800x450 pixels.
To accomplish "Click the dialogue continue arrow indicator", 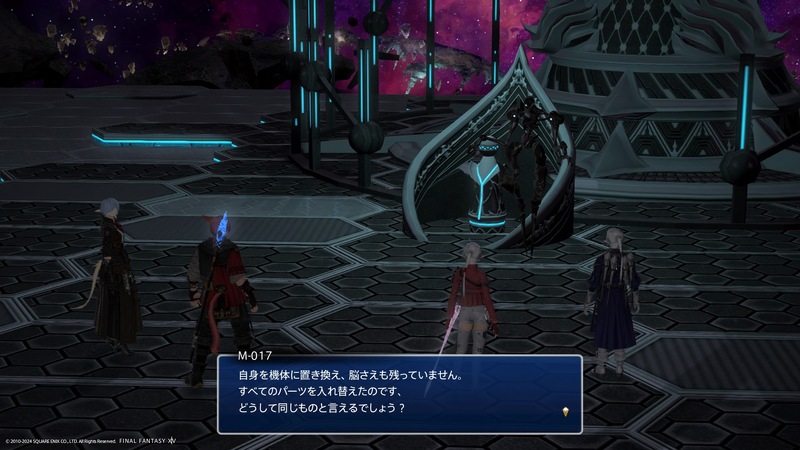I will coord(566,412).
